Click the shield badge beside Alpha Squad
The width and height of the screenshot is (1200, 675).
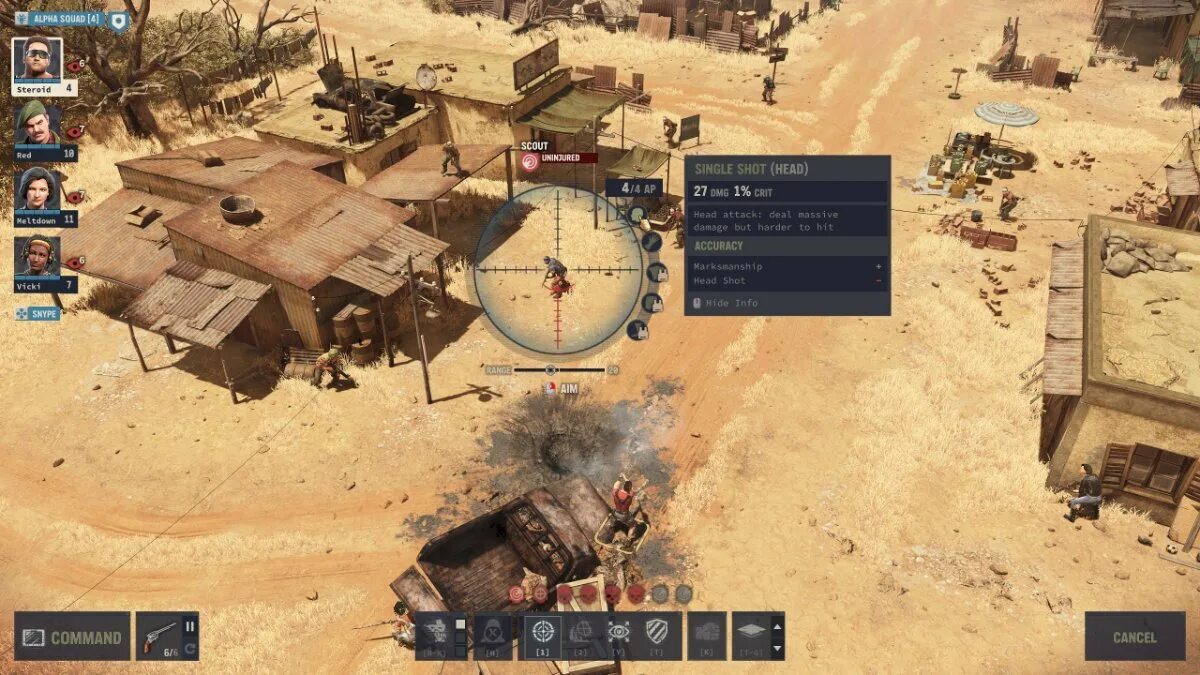pyautogui.click(x=118, y=19)
